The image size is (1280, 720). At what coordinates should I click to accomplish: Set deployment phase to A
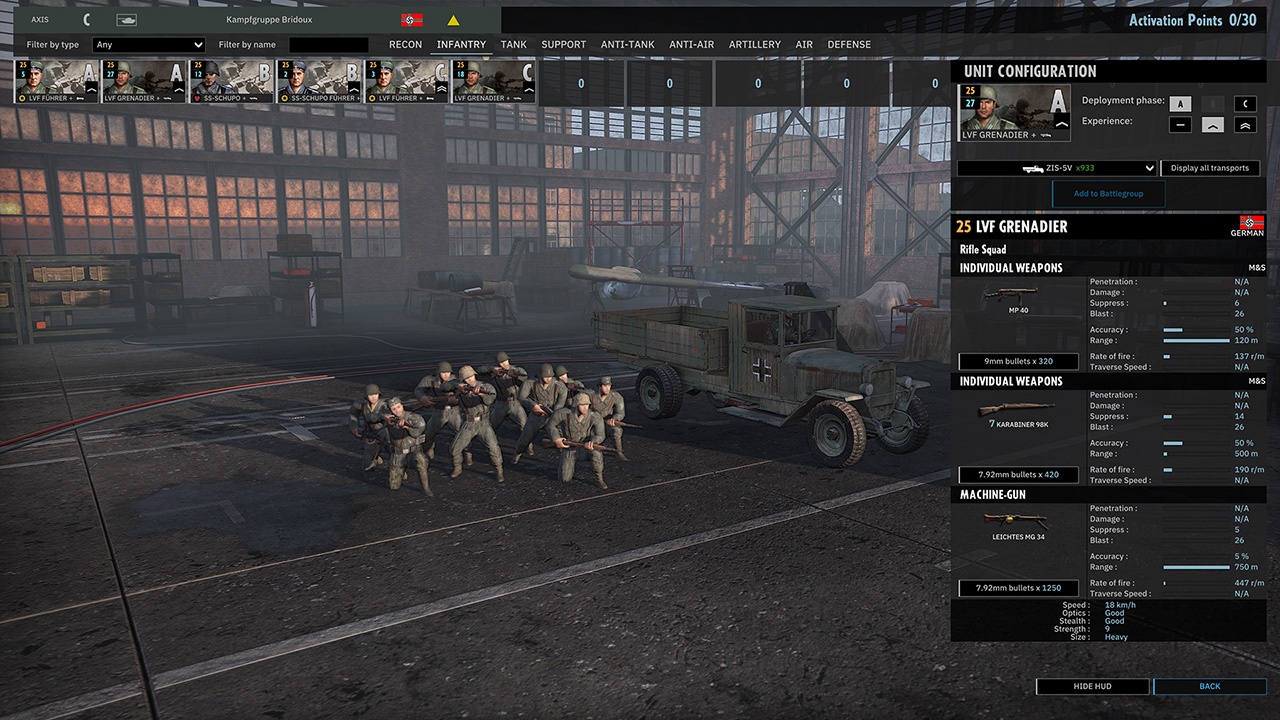(x=1181, y=104)
